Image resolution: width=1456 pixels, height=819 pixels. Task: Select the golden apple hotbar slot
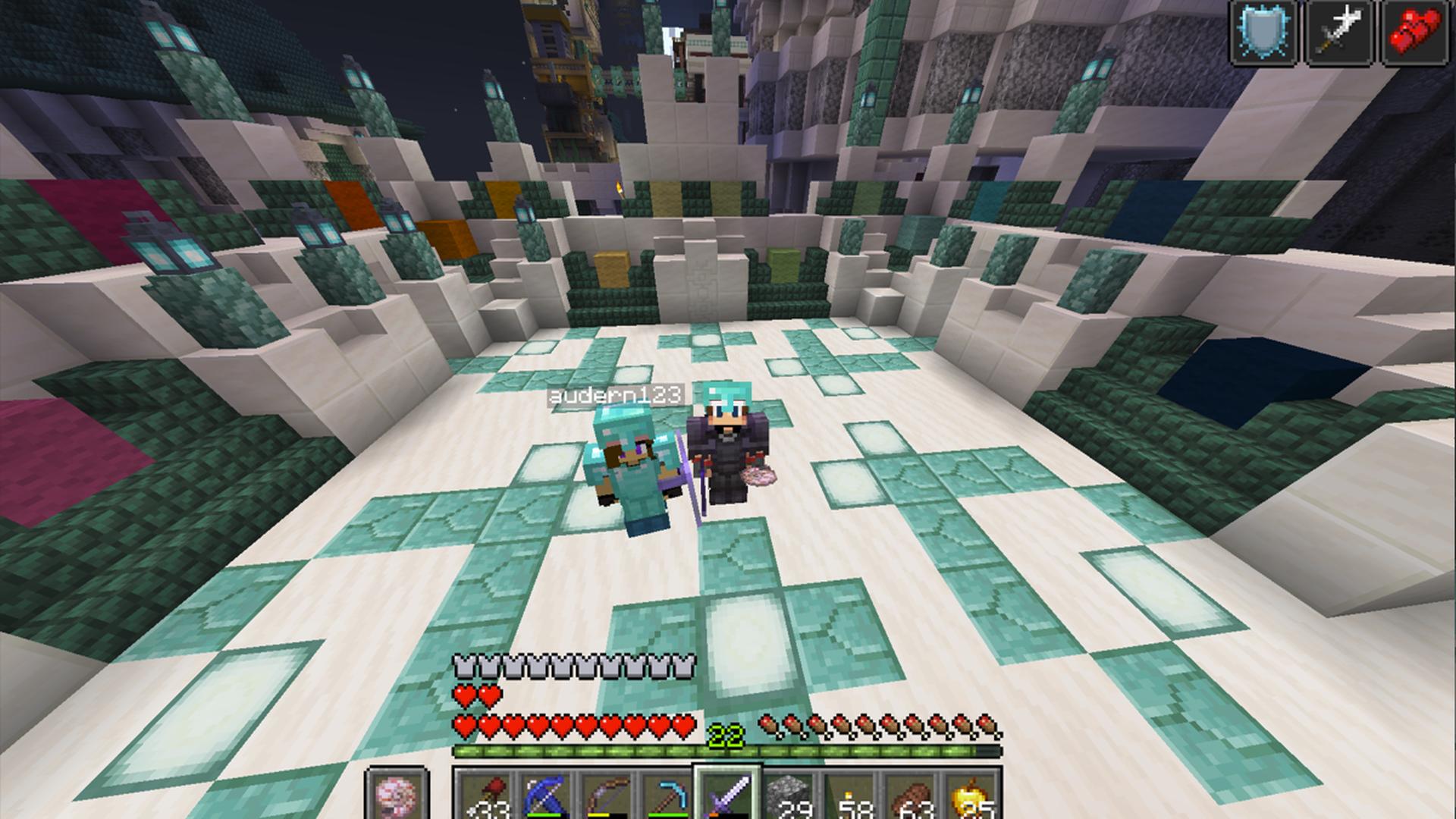970,796
